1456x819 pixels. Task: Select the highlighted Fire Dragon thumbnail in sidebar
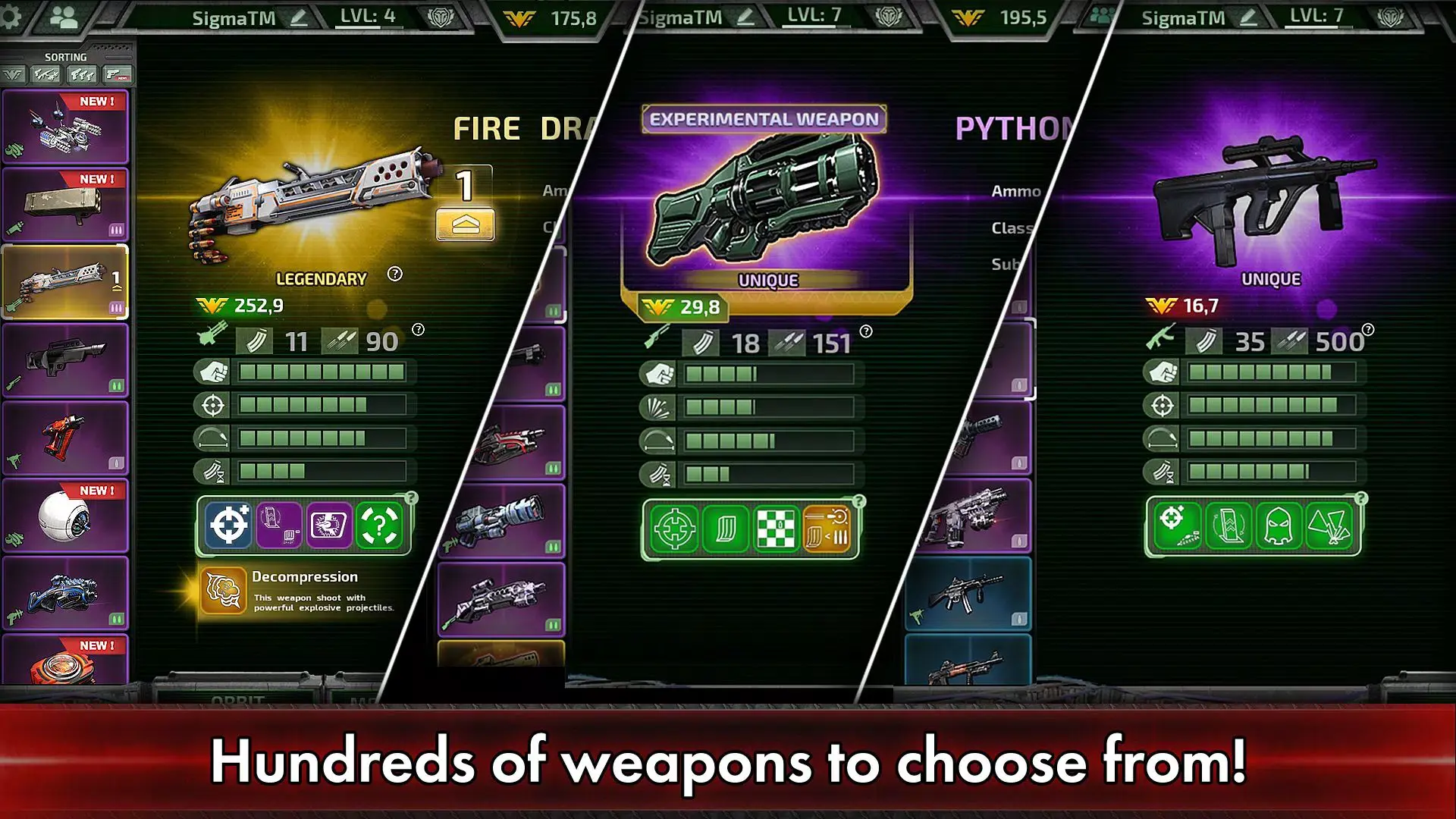(x=67, y=282)
